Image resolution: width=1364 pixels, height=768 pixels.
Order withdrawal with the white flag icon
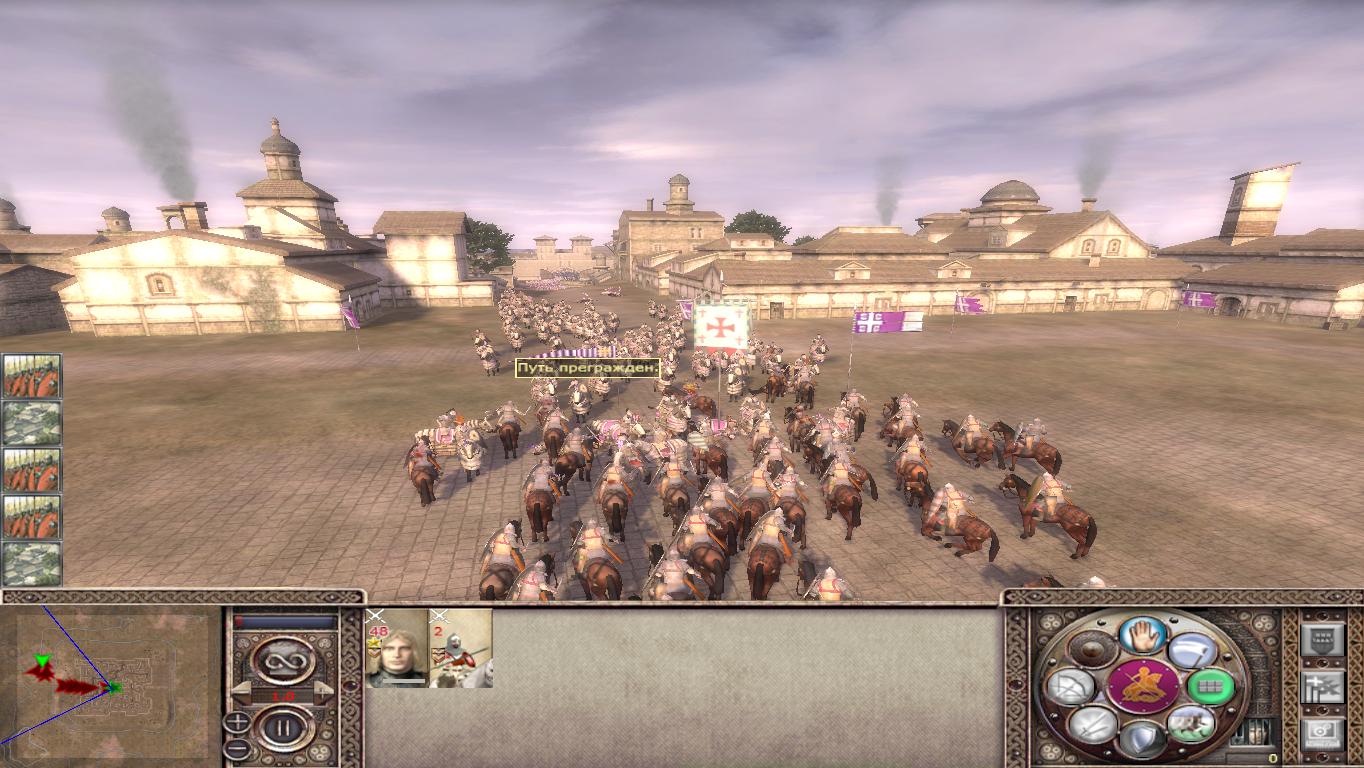(x=1192, y=651)
